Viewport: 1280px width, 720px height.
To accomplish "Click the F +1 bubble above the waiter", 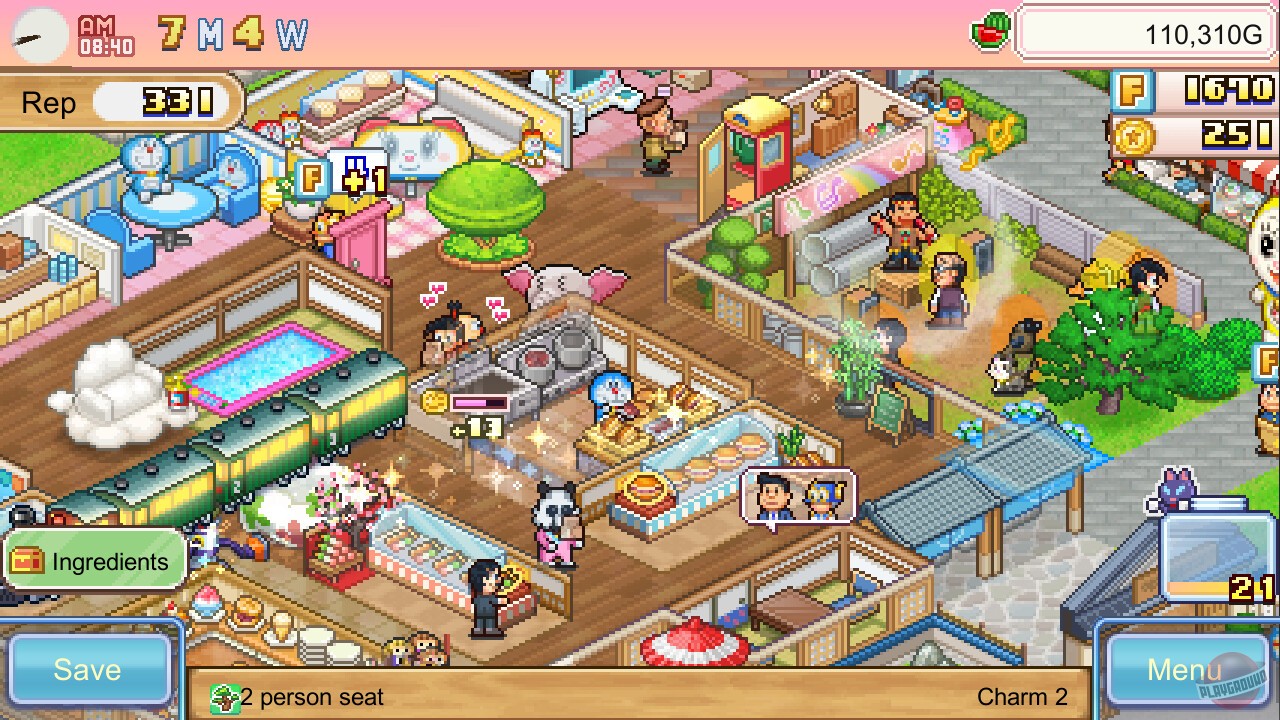I will 332,180.
